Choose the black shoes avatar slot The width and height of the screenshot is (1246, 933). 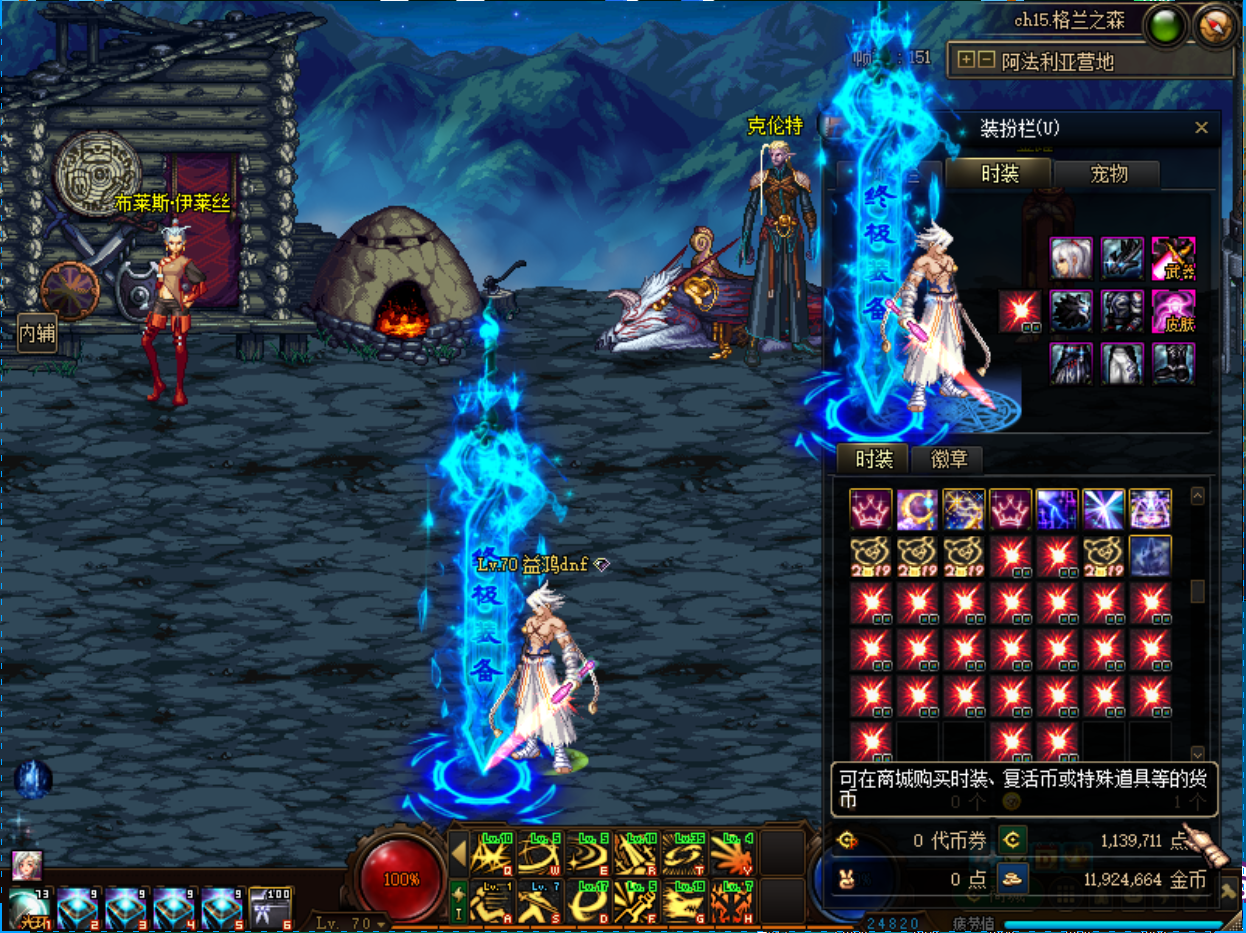pos(1173,364)
